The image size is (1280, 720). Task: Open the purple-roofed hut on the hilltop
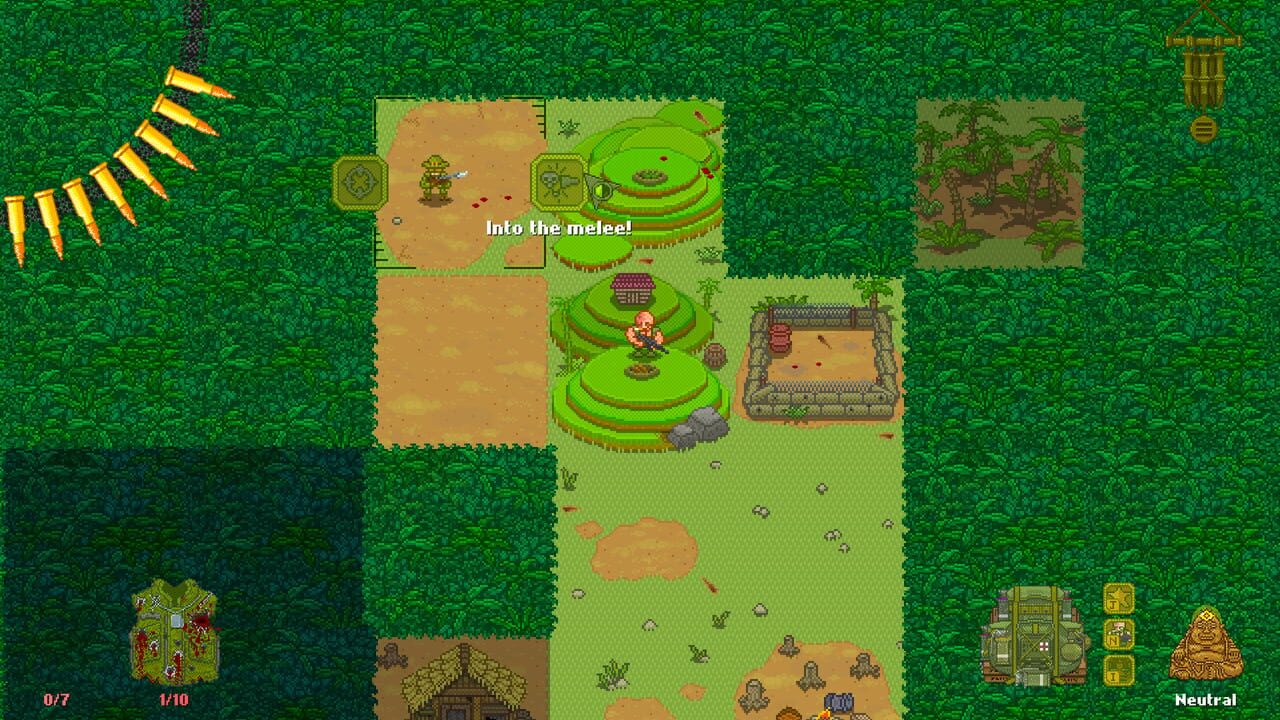(635, 290)
